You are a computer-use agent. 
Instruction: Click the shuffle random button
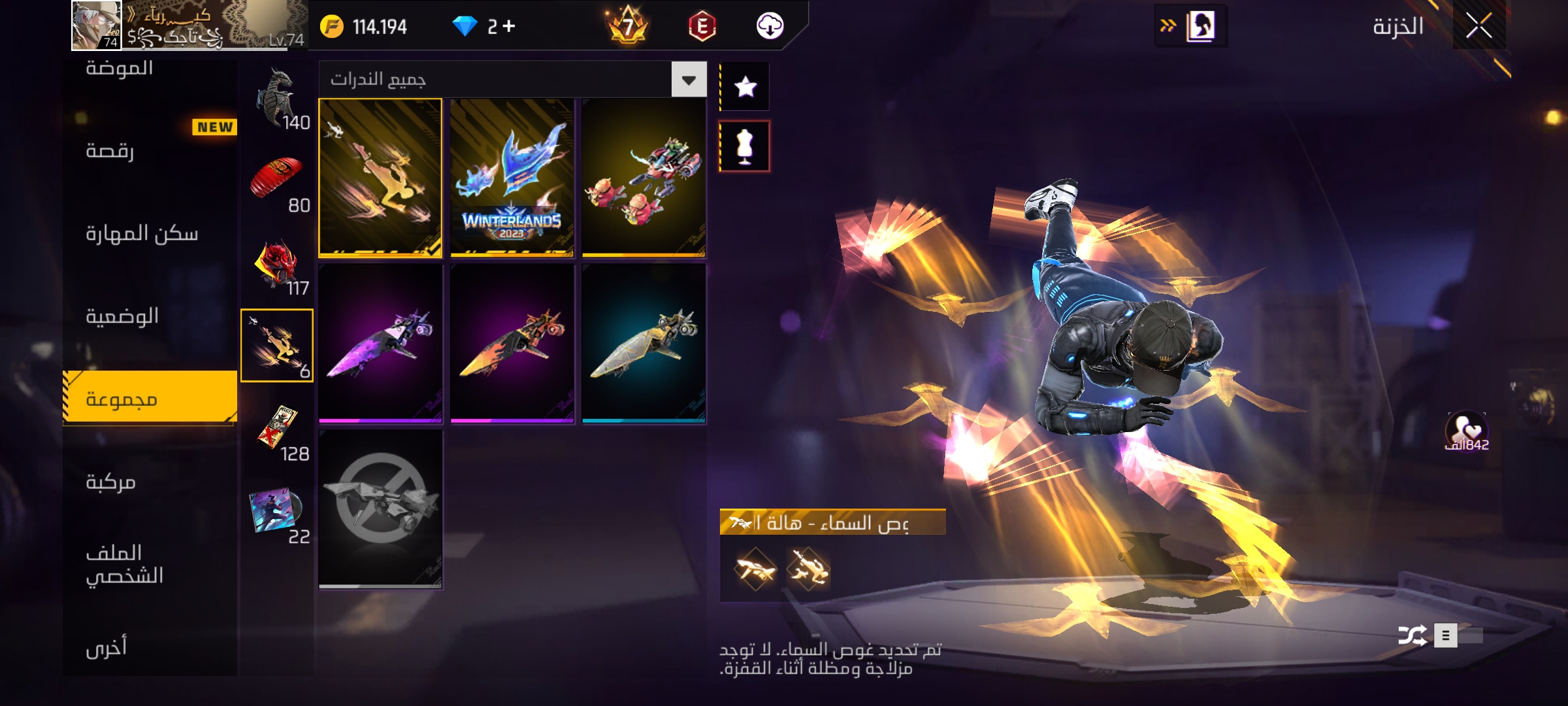tap(1412, 635)
